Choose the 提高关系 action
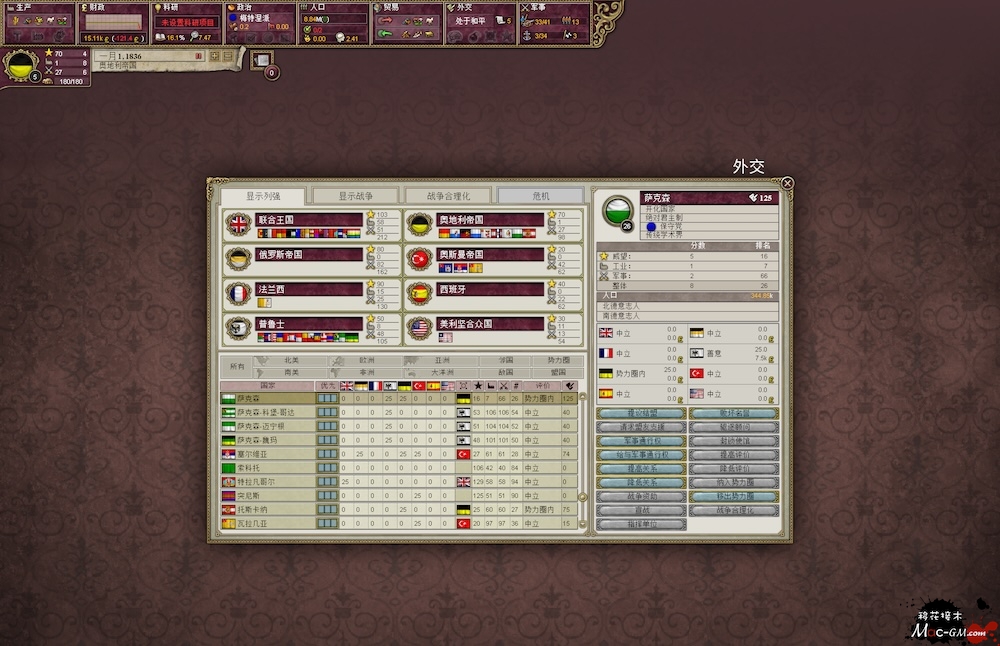Viewport: 1000px width, 646px height. pyautogui.click(x=641, y=468)
